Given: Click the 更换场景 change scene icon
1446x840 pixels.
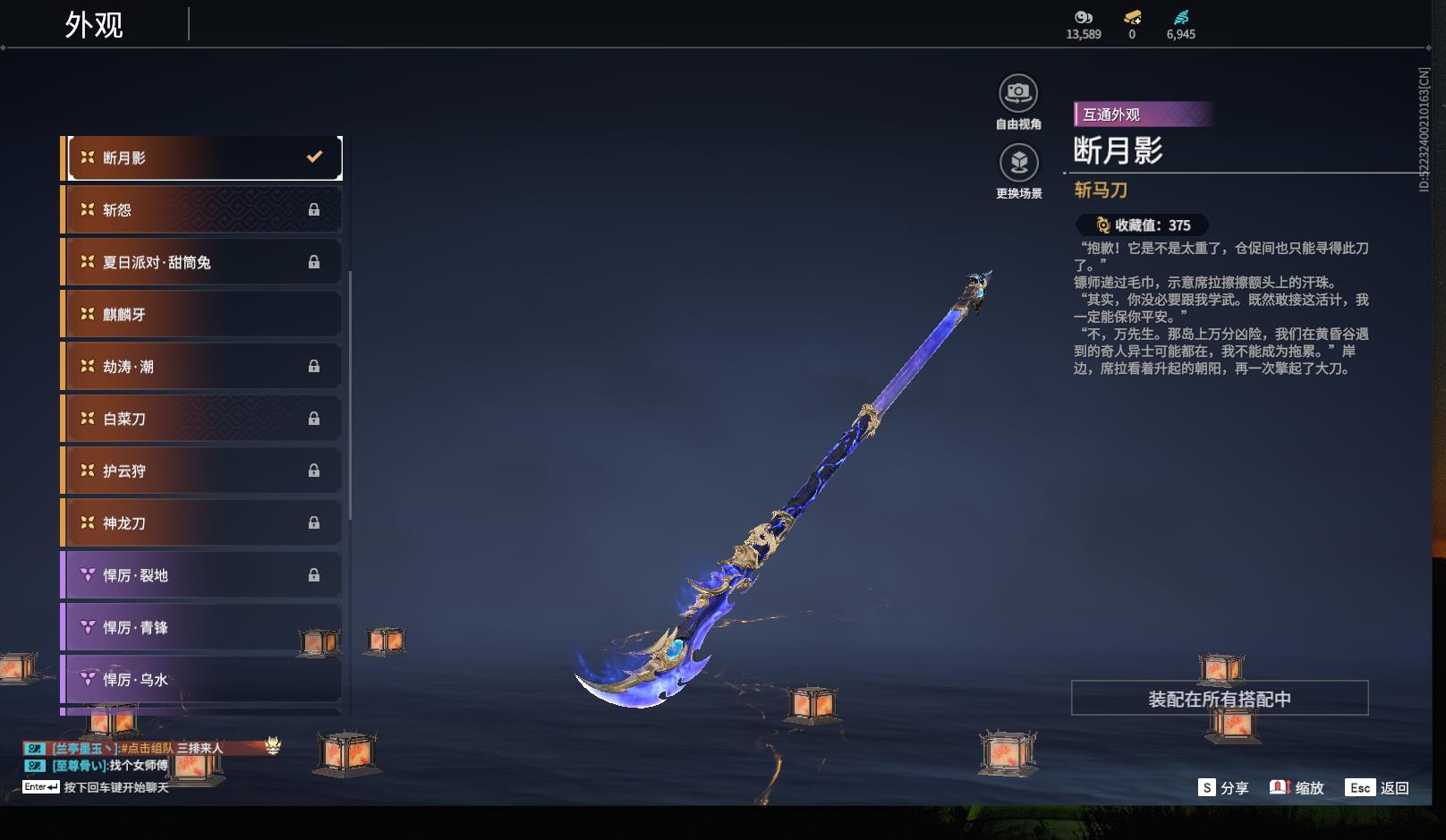Looking at the screenshot, I should coord(1018,164).
